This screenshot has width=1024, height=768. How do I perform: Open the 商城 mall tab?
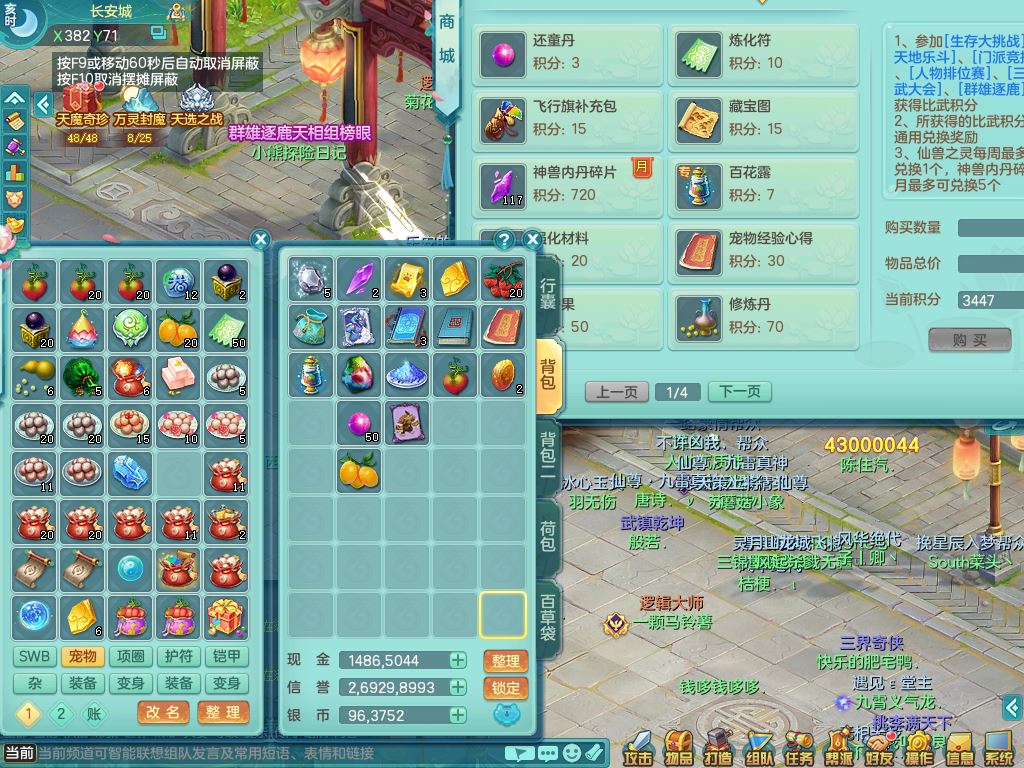(446, 38)
